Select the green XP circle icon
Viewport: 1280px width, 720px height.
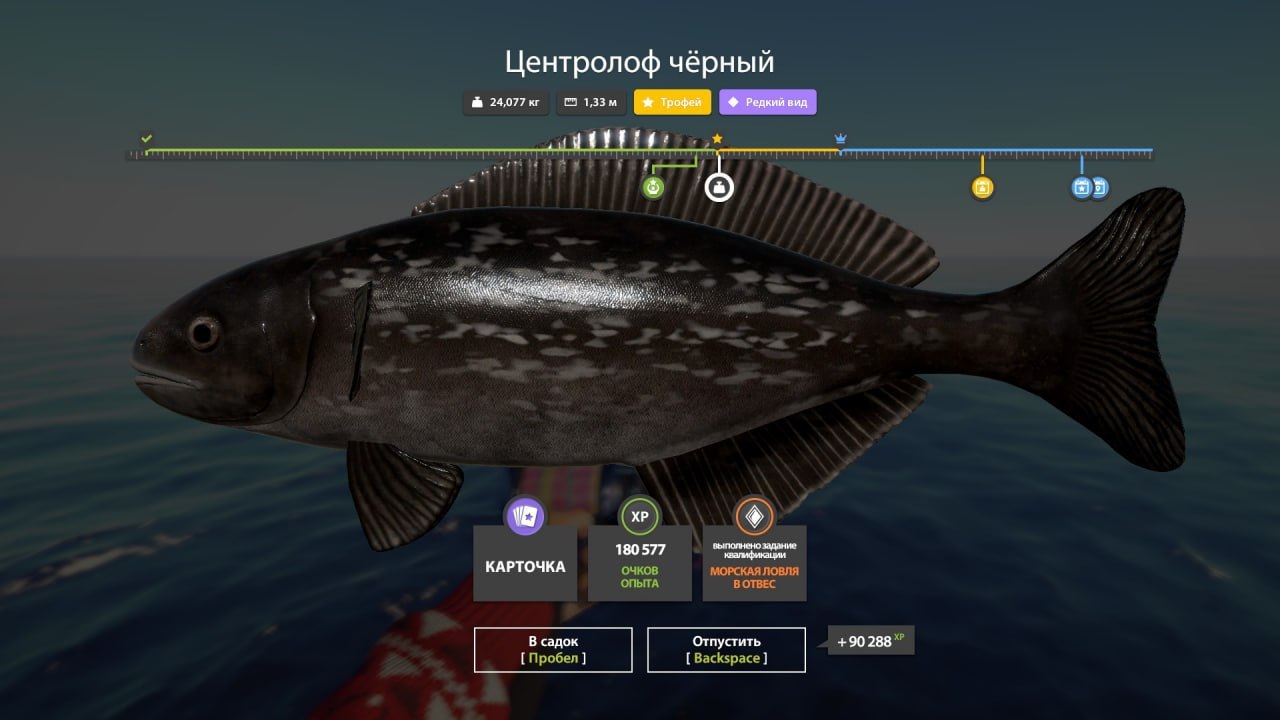(x=639, y=517)
